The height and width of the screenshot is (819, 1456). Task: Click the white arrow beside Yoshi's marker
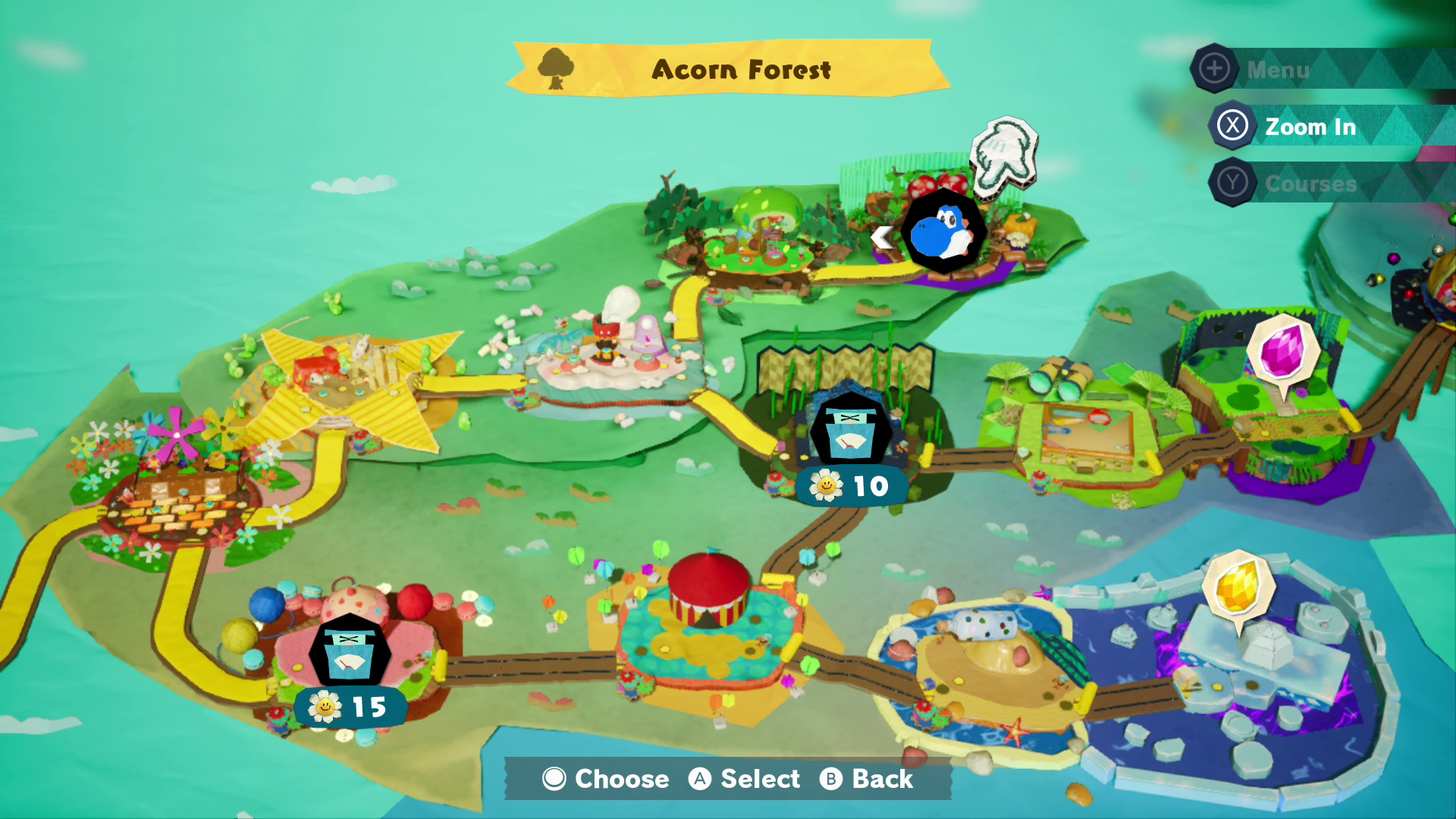point(881,237)
